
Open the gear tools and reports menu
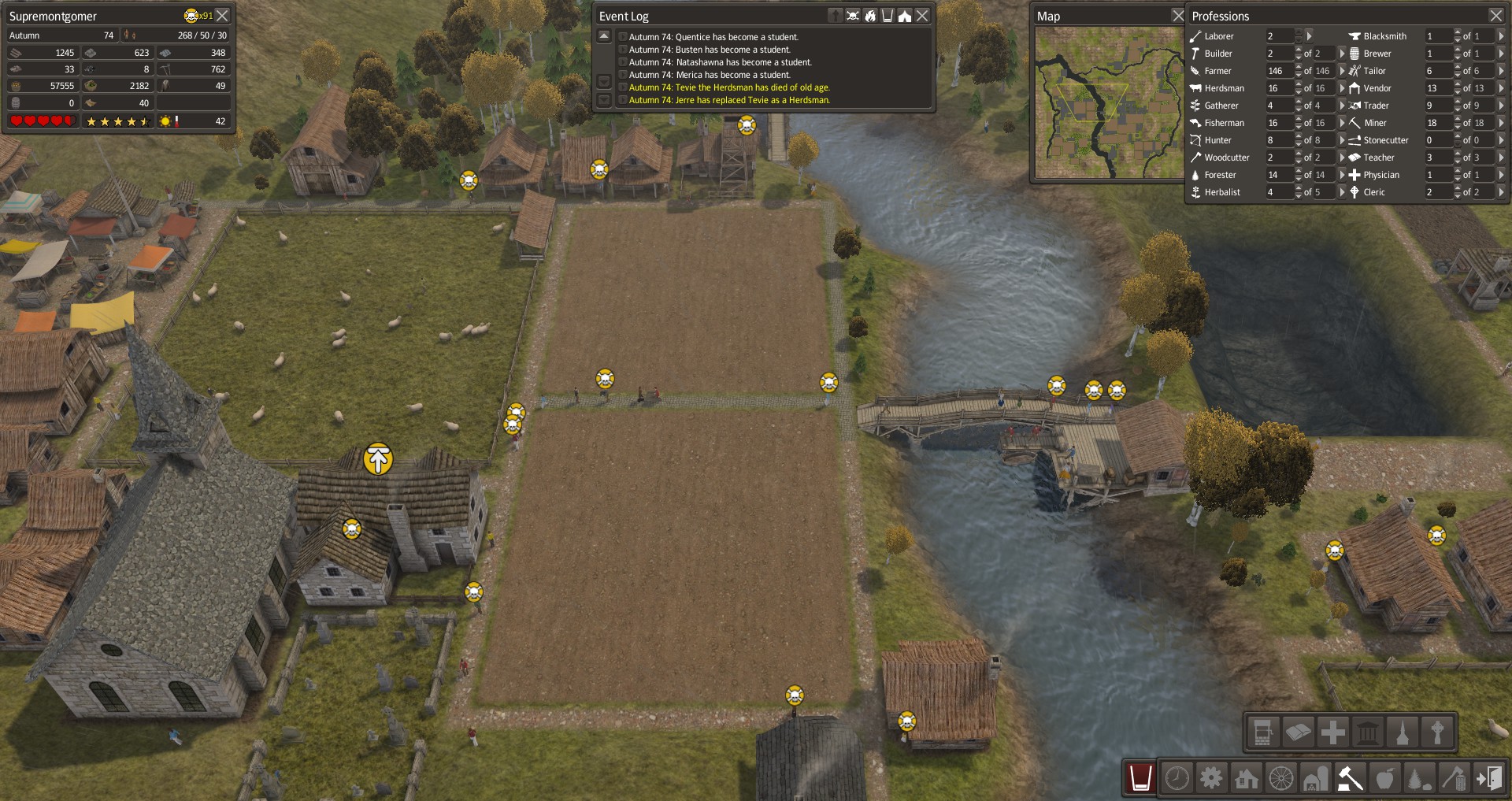(1211, 778)
